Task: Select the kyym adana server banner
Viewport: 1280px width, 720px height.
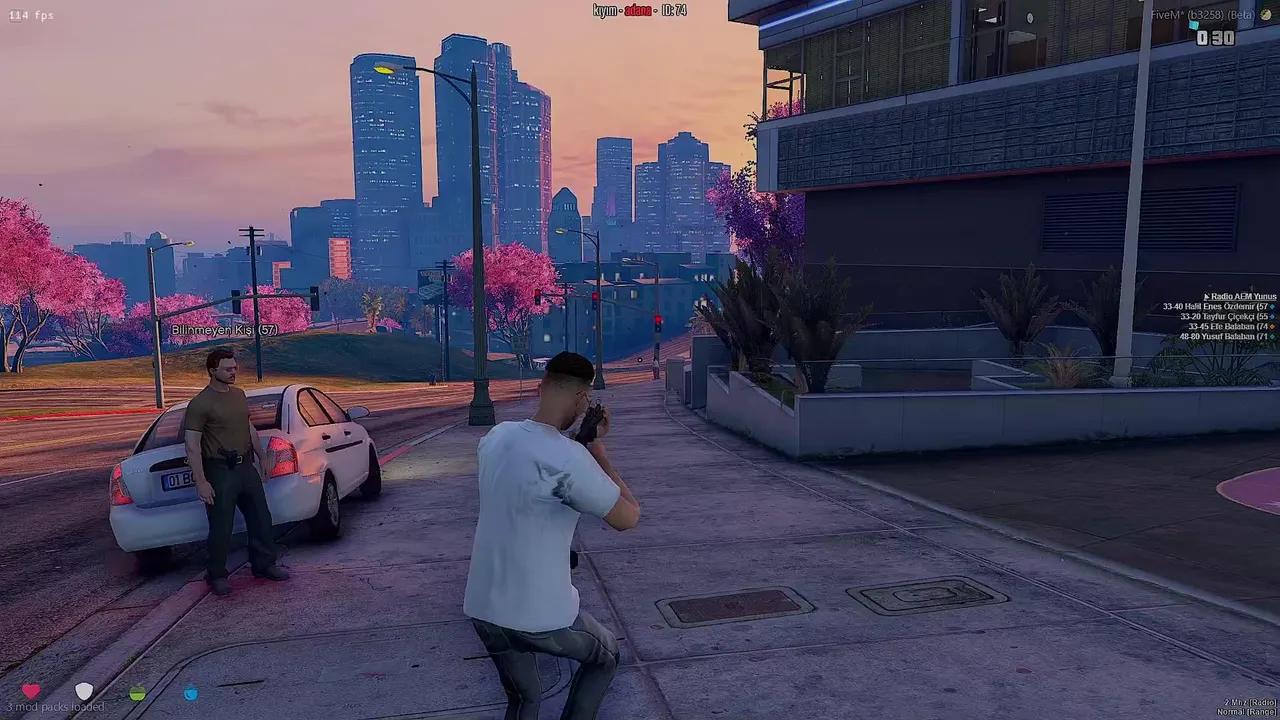Action: pyautogui.click(x=641, y=9)
